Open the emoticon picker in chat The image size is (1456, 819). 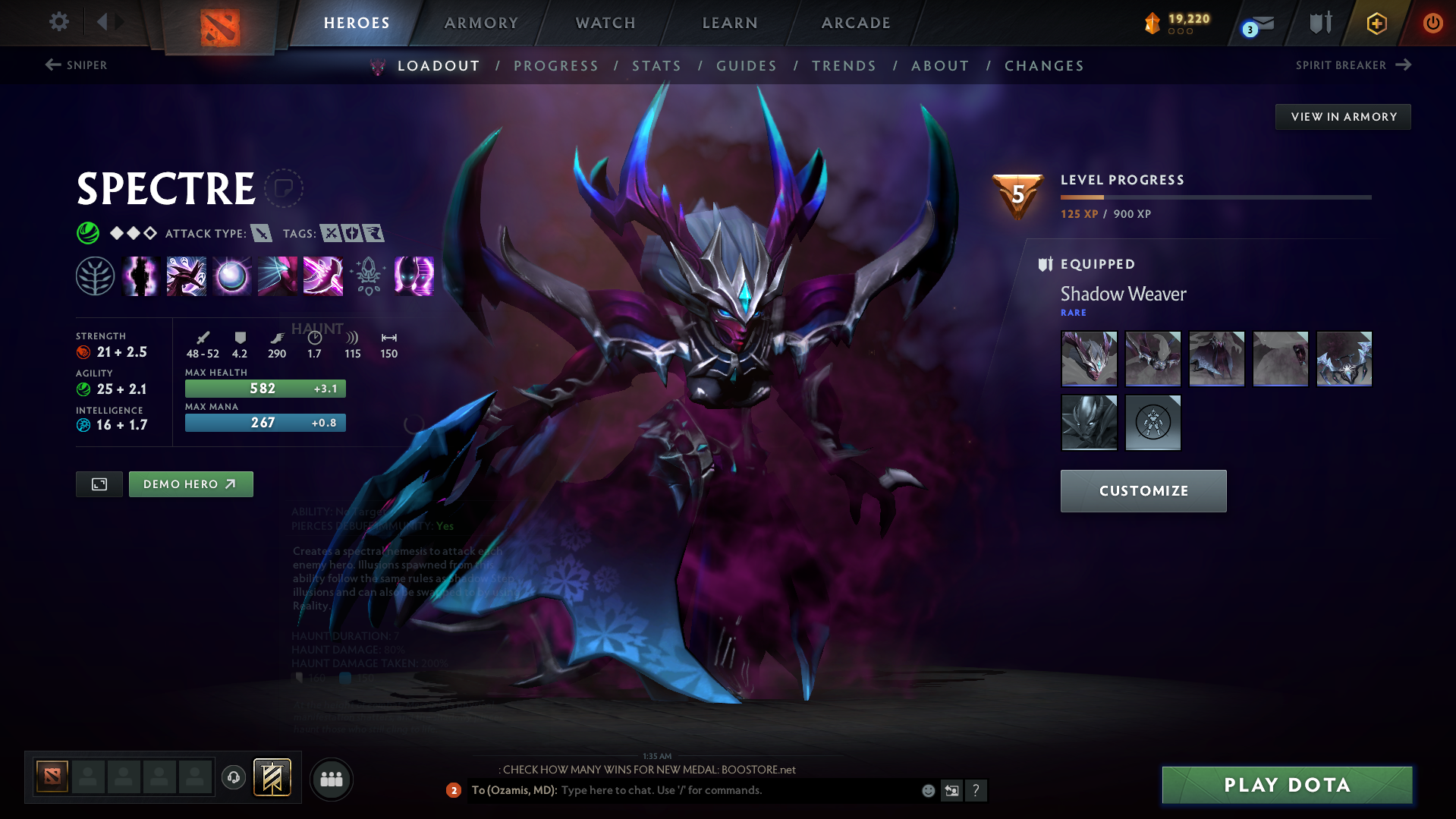(927, 790)
